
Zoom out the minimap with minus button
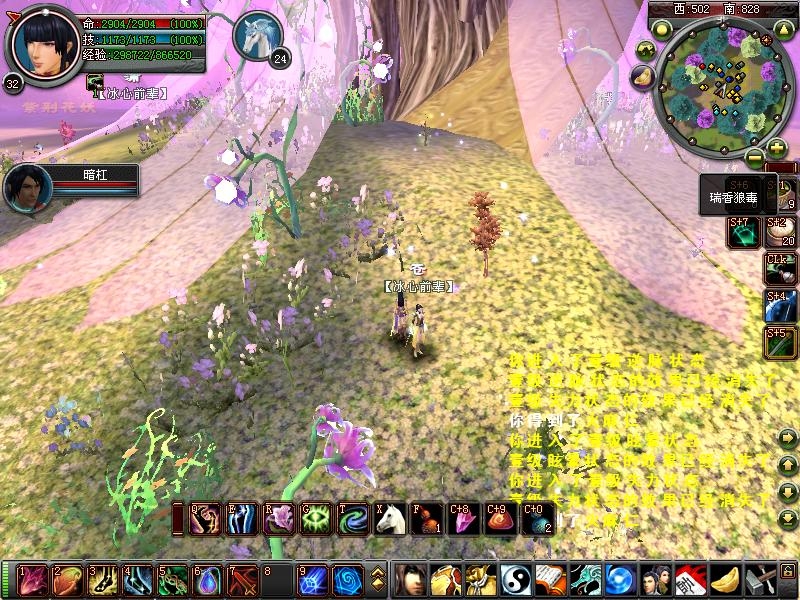[x=754, y=157]
